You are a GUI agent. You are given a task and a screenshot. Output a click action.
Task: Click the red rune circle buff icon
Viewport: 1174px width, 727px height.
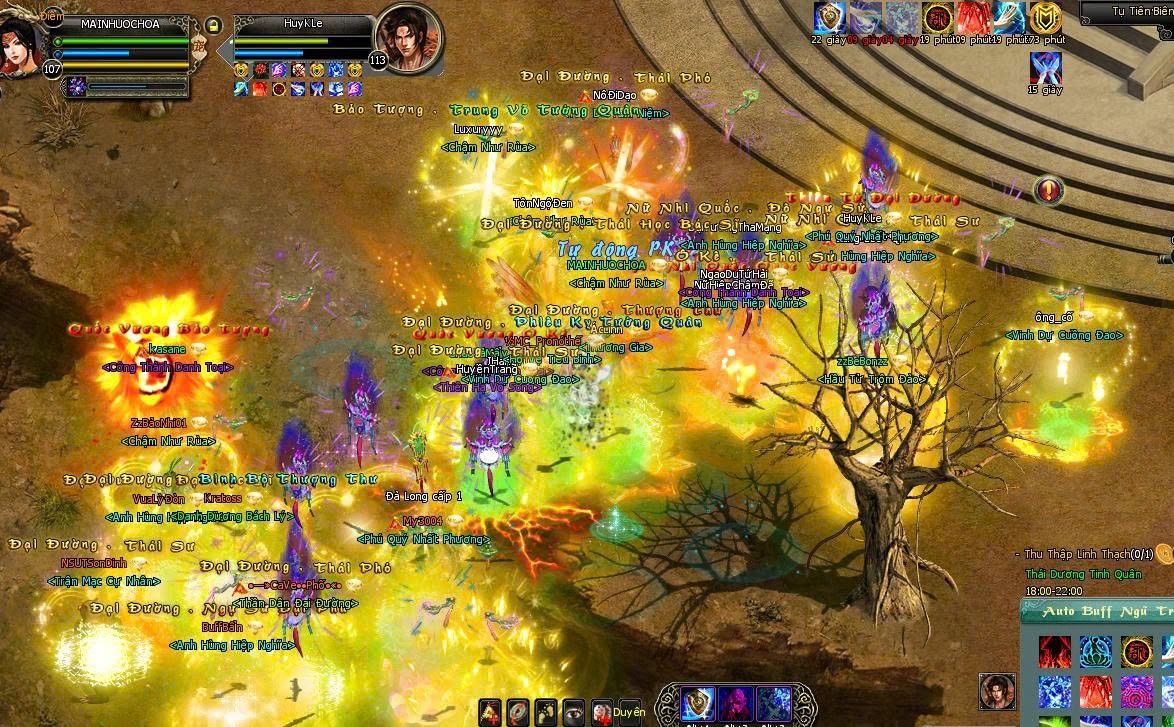pyautogui.click(x=937, y=18)
